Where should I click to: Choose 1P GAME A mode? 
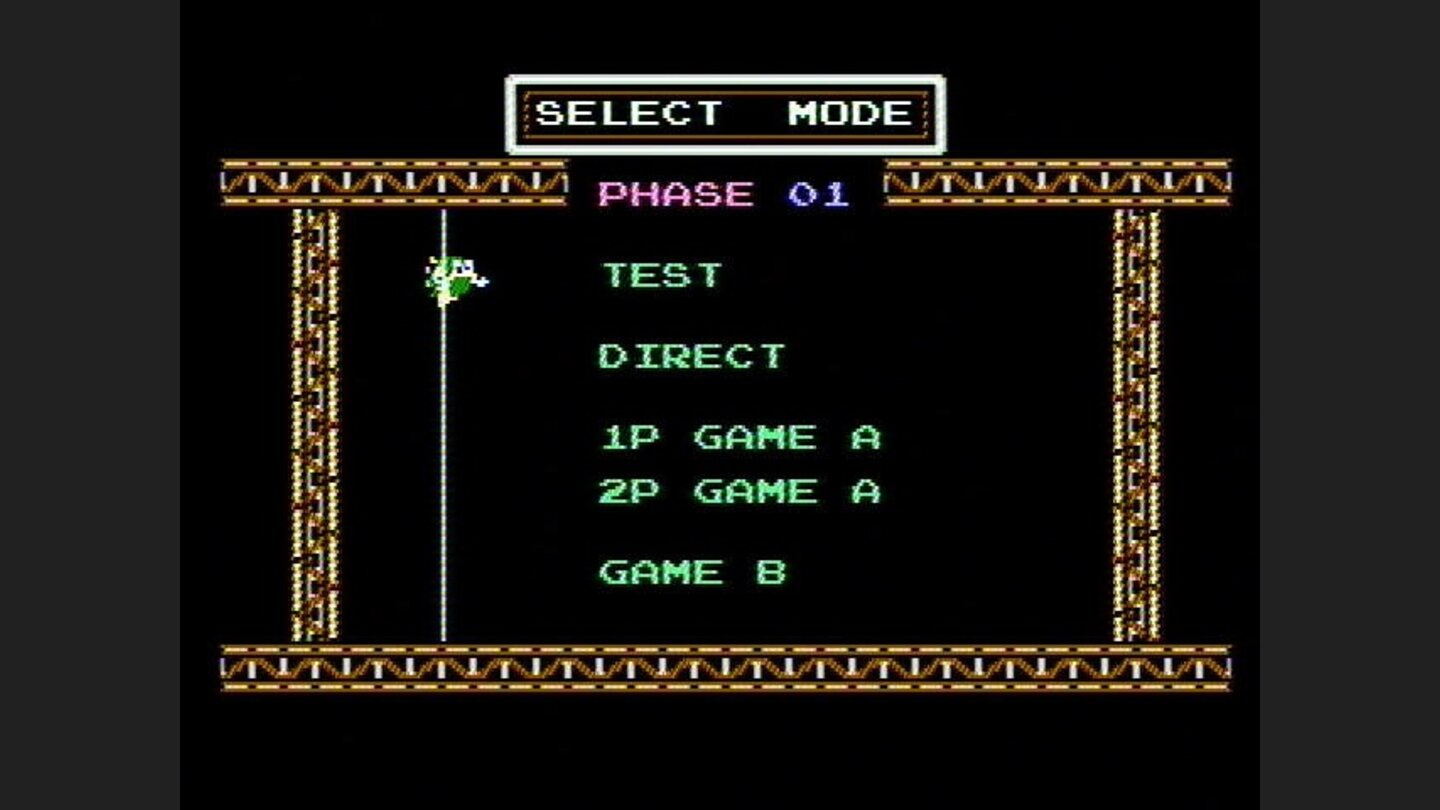(x=740, y=435)
